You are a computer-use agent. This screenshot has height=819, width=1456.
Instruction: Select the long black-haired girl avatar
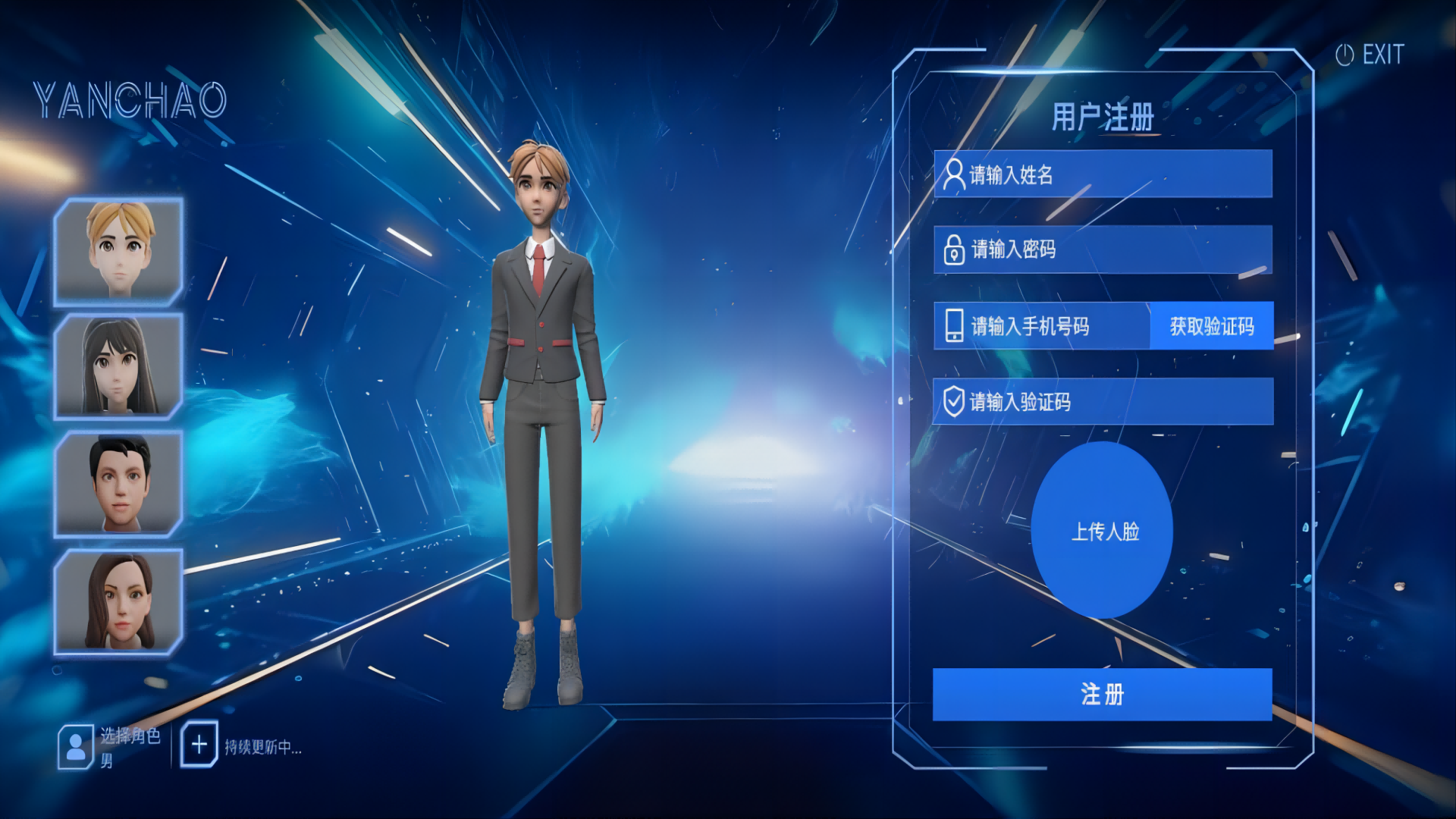(119, 366)
